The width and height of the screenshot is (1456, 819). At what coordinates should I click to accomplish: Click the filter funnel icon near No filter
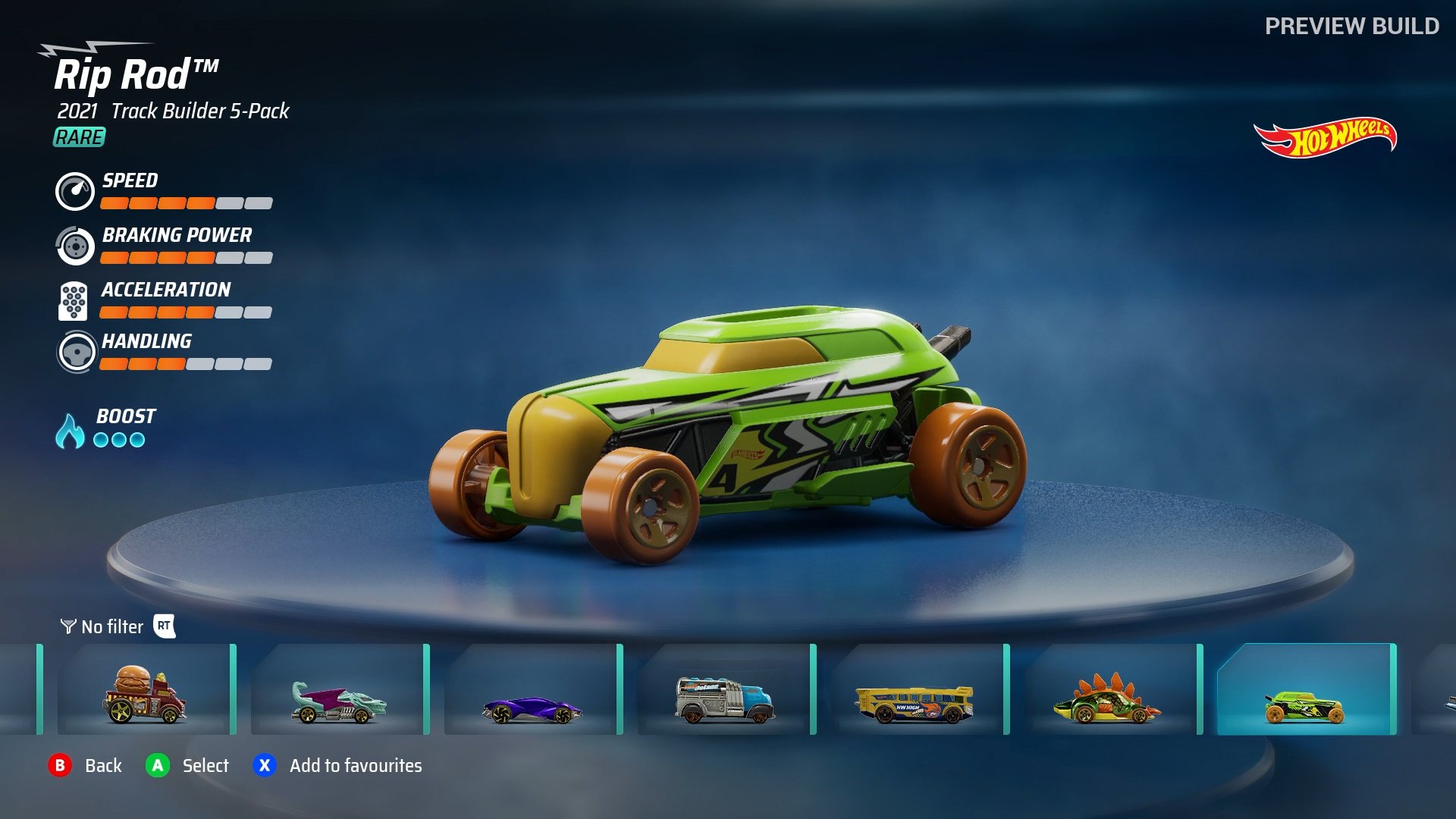point(67,627)
